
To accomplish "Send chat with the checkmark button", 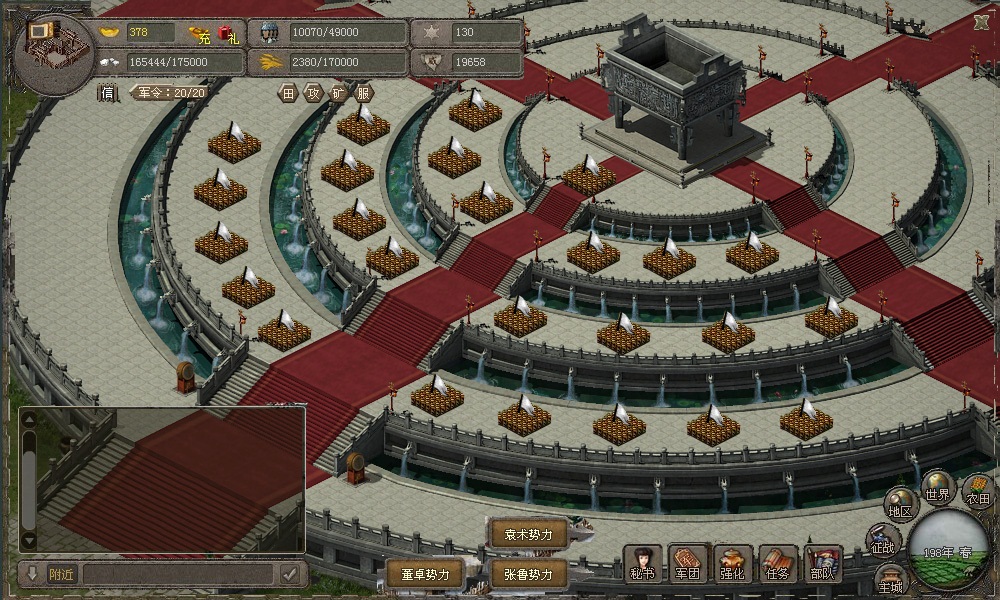I will point(290,574).
